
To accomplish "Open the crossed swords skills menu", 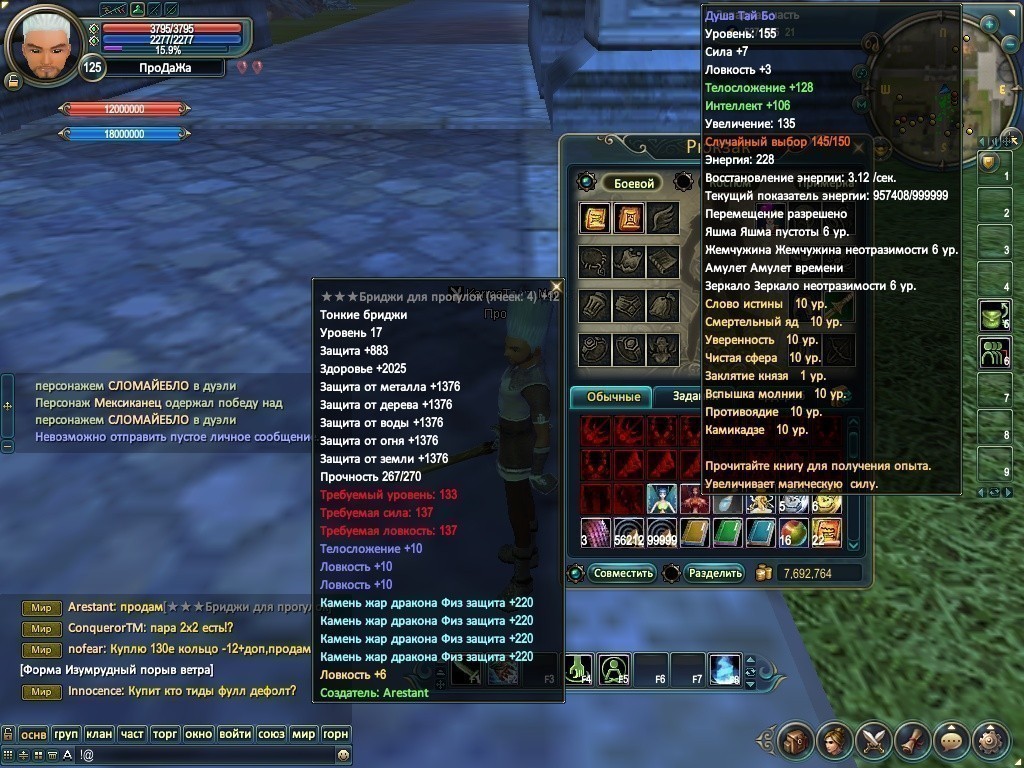I will click(873, 741).
